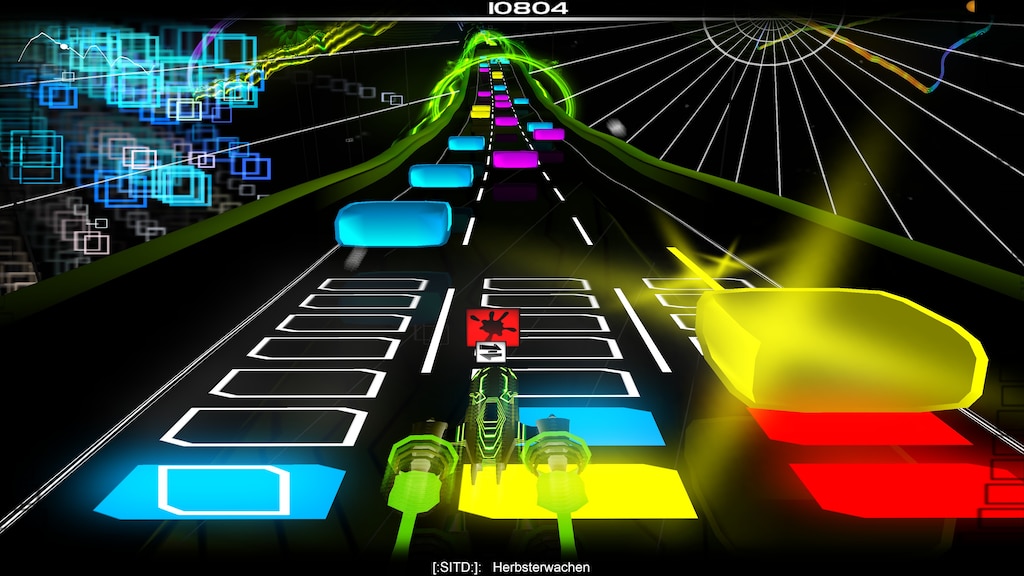Use the shuffle arrows power-up icon
The height and width of the screenshot is (576, 1024).
pyautogui.click(x=491, y=351)
